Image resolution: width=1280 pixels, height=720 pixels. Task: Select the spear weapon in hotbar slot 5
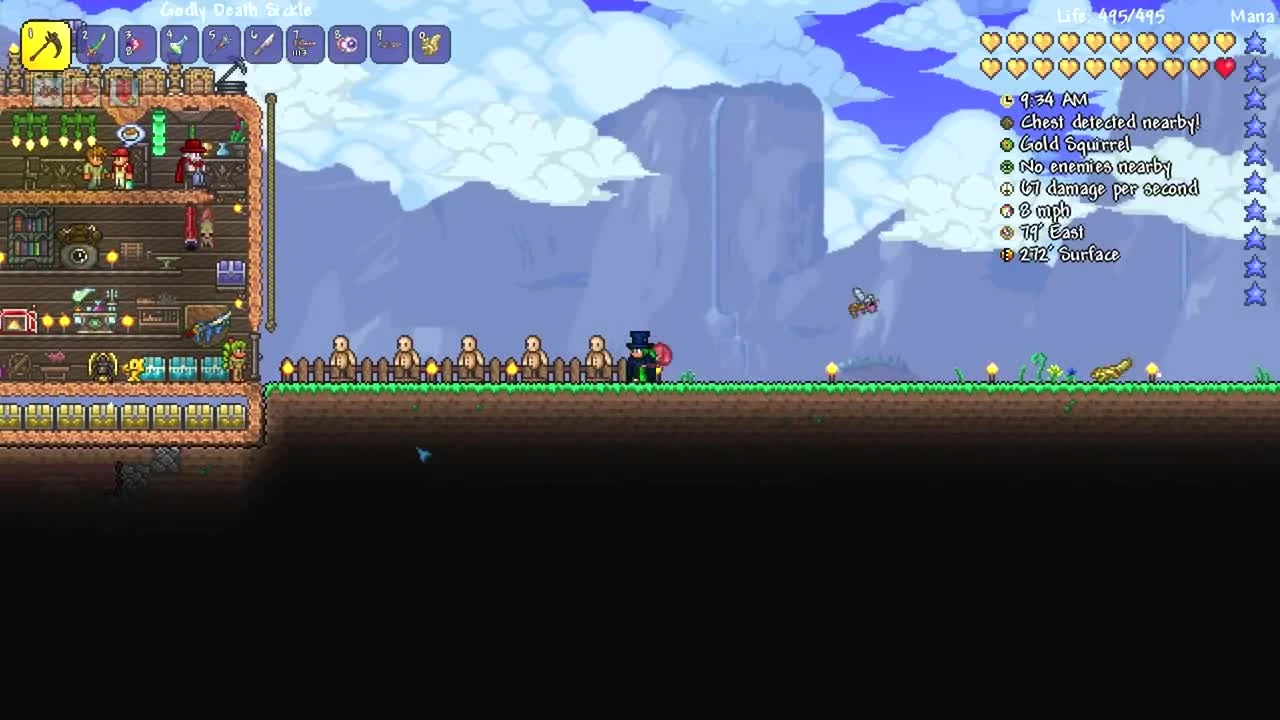point(222,44)
